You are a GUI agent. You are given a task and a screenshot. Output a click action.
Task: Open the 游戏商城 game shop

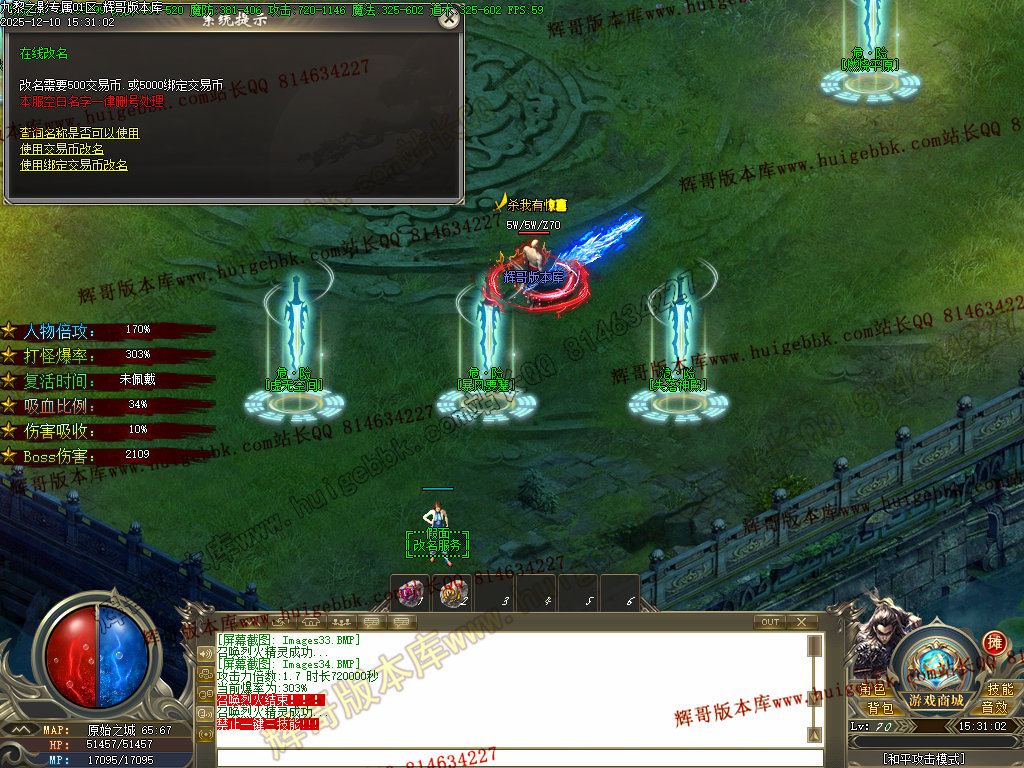936,699
